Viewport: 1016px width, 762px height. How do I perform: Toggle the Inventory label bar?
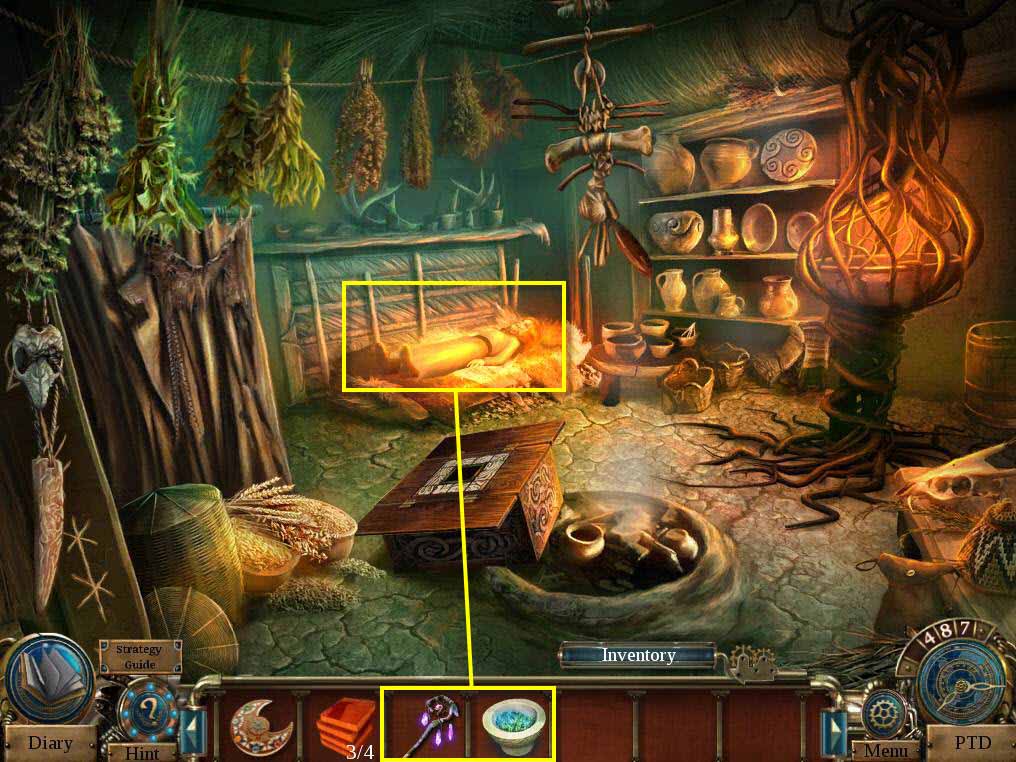pyautogui.click(x=638, y=655)
